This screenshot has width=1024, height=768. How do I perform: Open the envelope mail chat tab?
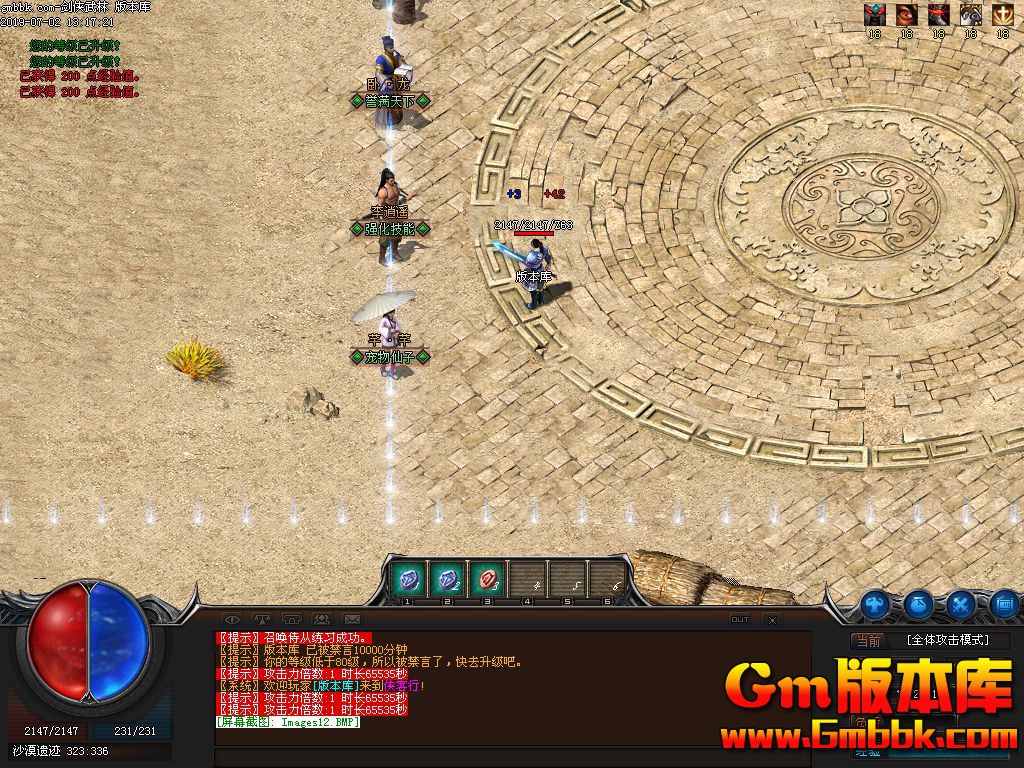351,620
